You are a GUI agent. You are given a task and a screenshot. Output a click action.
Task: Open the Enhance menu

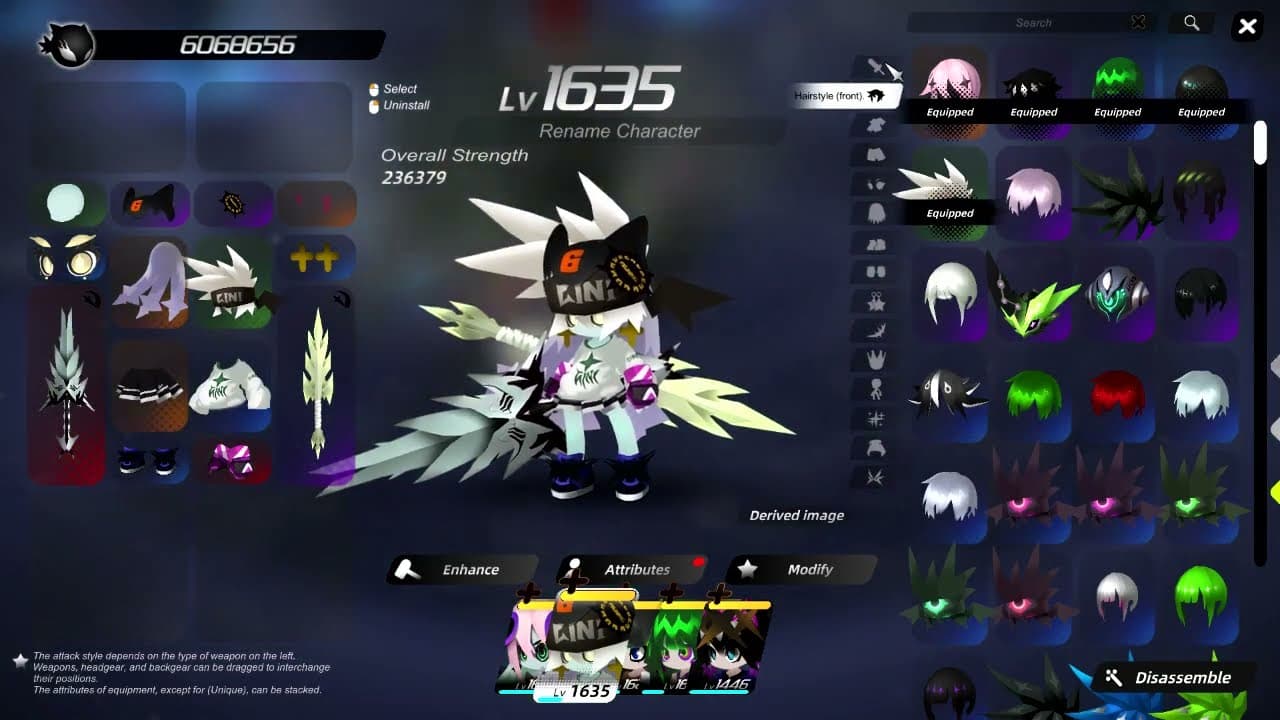[462, 570]
